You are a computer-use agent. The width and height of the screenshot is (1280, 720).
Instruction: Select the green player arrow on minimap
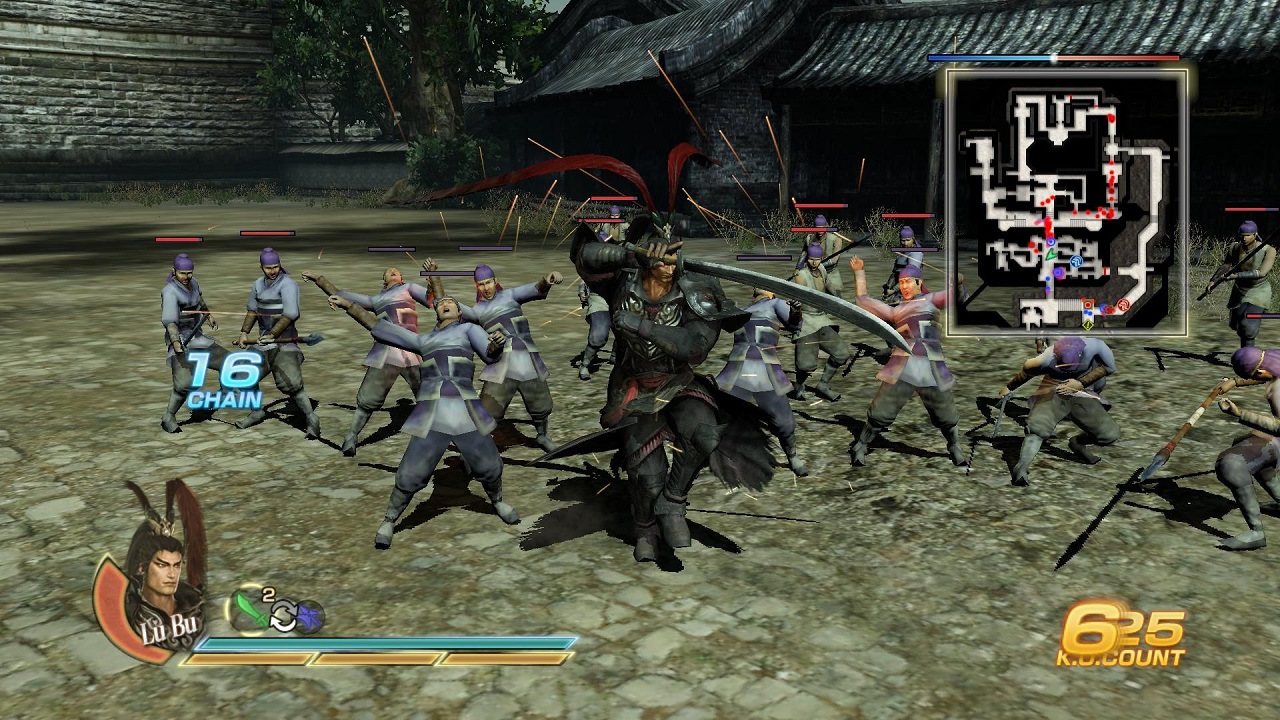[1051, 255]
